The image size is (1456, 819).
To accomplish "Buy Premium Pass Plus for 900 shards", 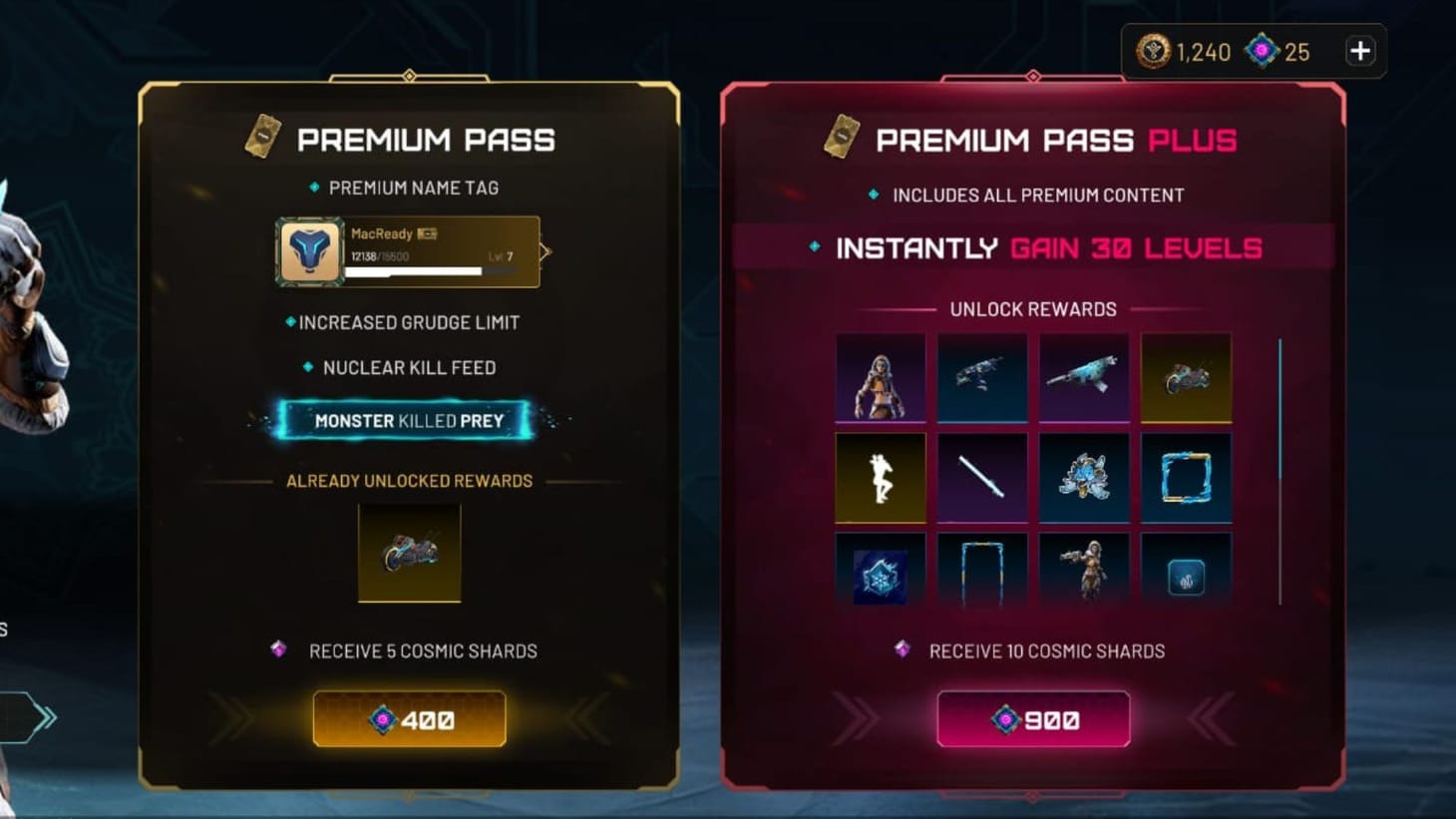I will pyautogui.click(x=1034, y=718).
